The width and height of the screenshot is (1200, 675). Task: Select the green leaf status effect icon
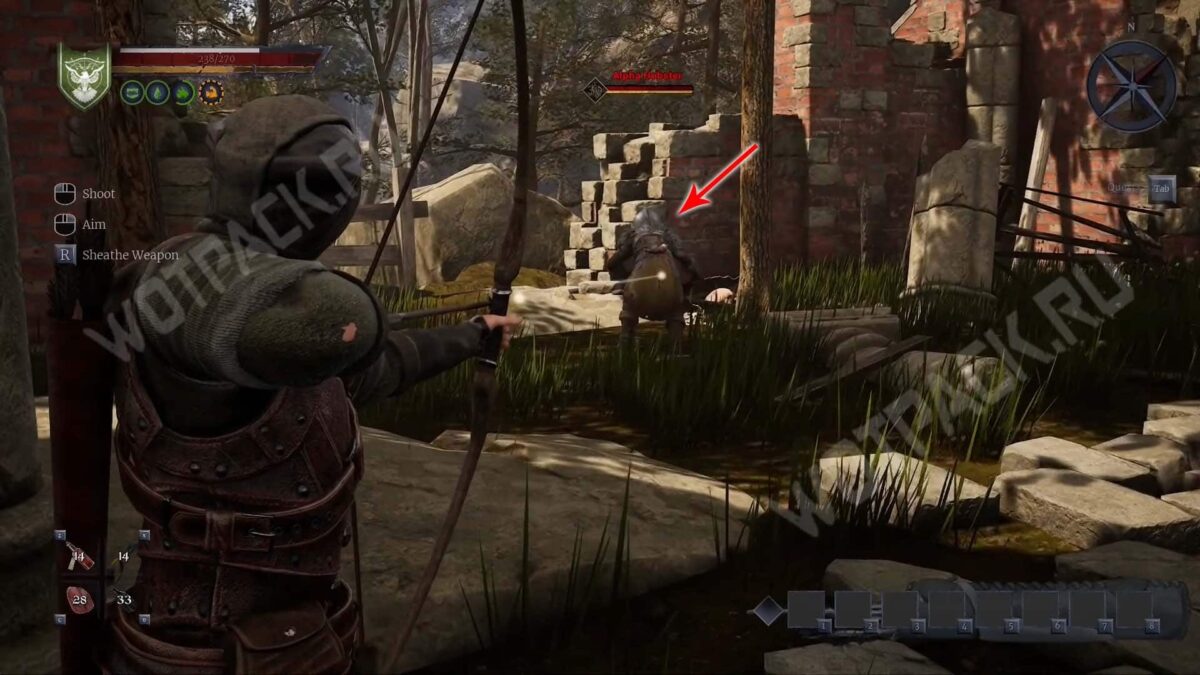coord(184,93)
